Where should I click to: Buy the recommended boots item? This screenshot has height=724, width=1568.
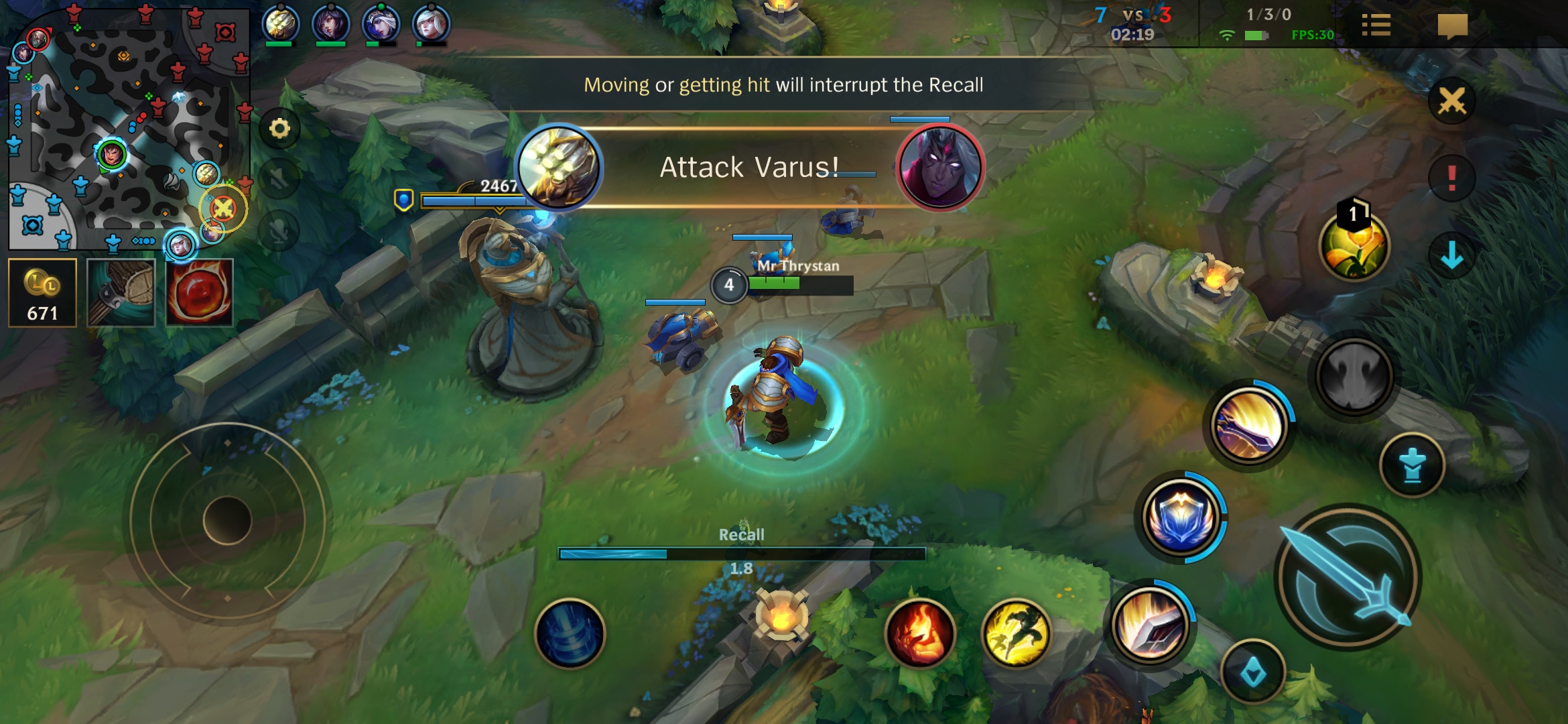(121, 293)
